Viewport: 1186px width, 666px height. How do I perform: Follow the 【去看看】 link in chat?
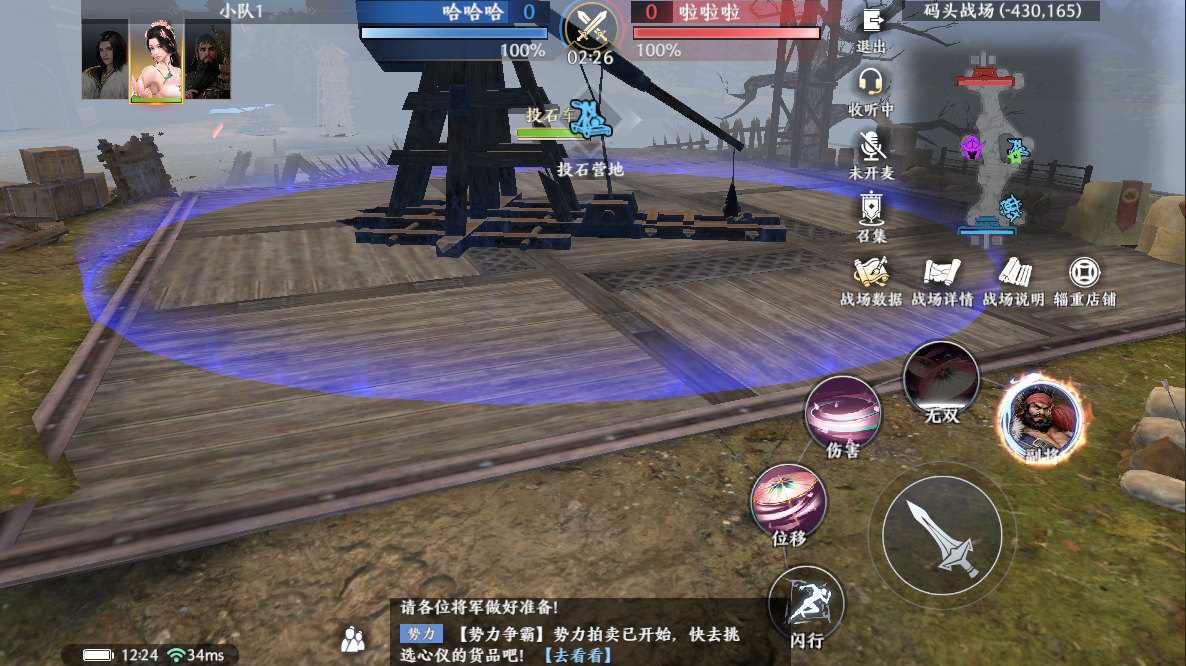click(x=577, y=656)
